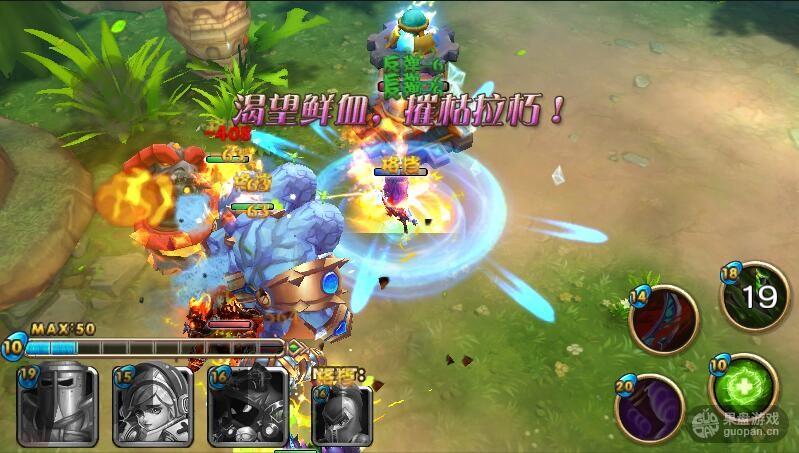Use the red blade skill costing 14
The image size is (799, 453).
(664, 319)
